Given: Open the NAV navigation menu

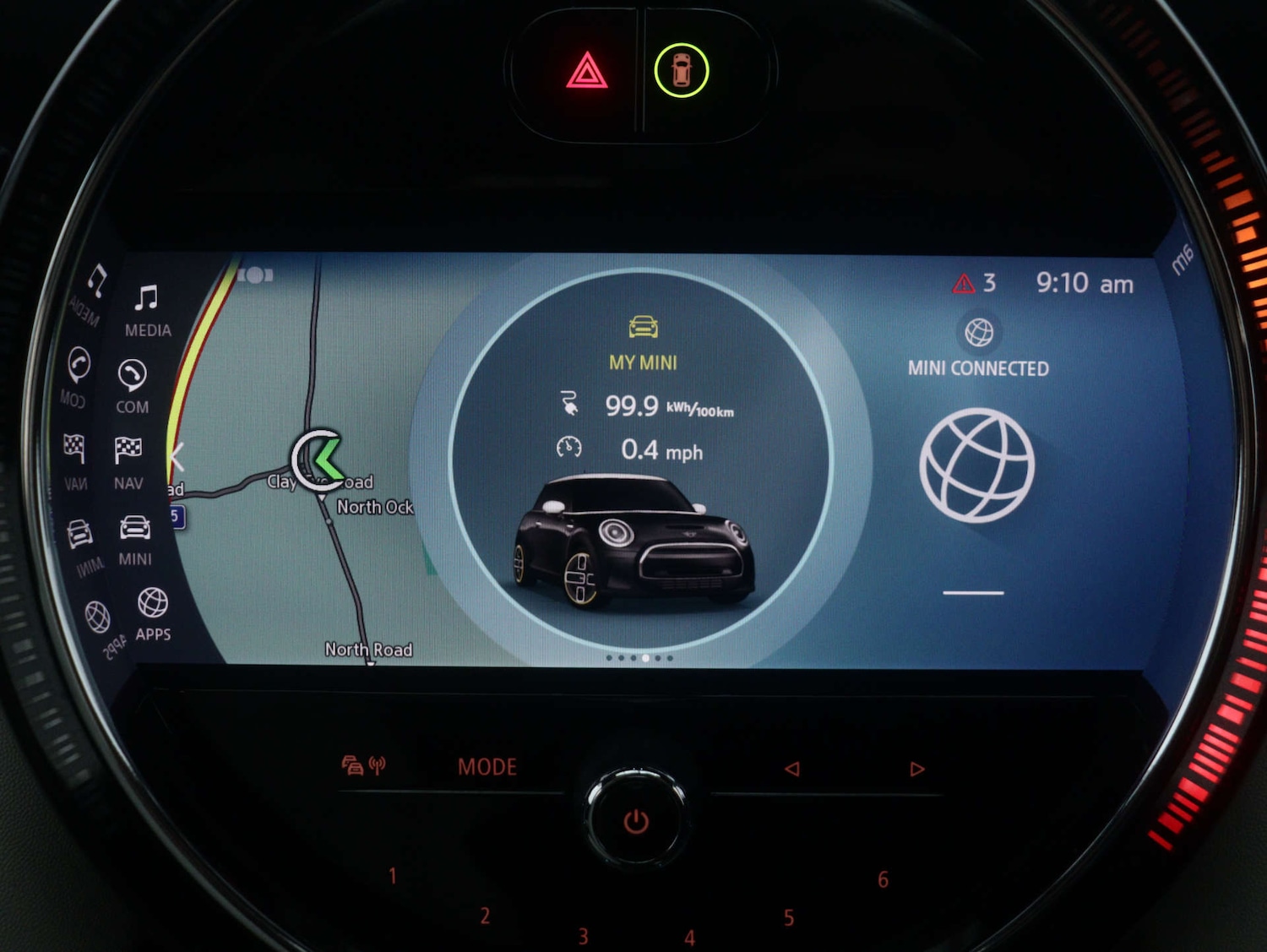Looking at the screenshot, I should pos(128,462).
